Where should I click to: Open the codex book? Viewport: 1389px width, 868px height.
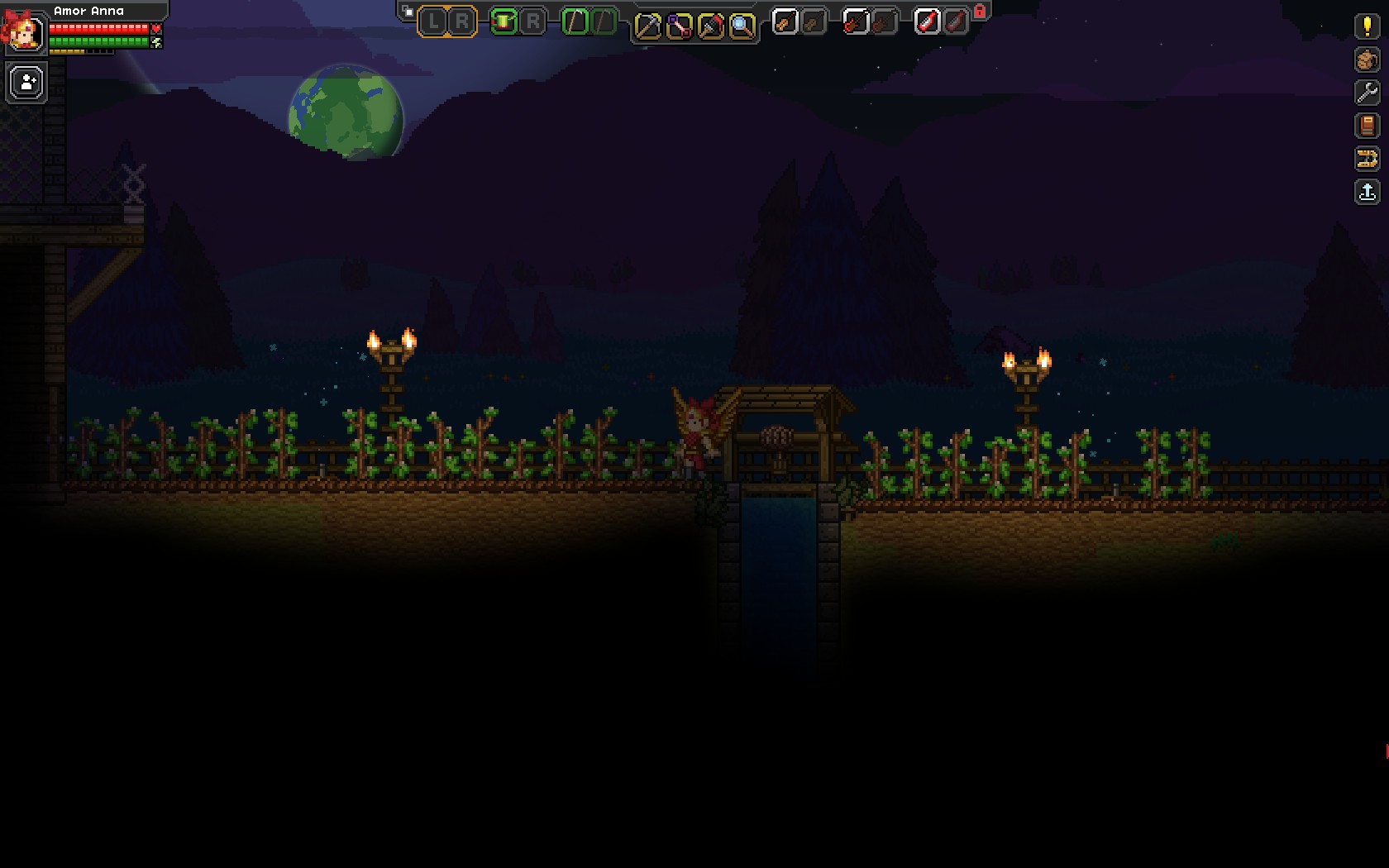click(x=1367, y=126)
